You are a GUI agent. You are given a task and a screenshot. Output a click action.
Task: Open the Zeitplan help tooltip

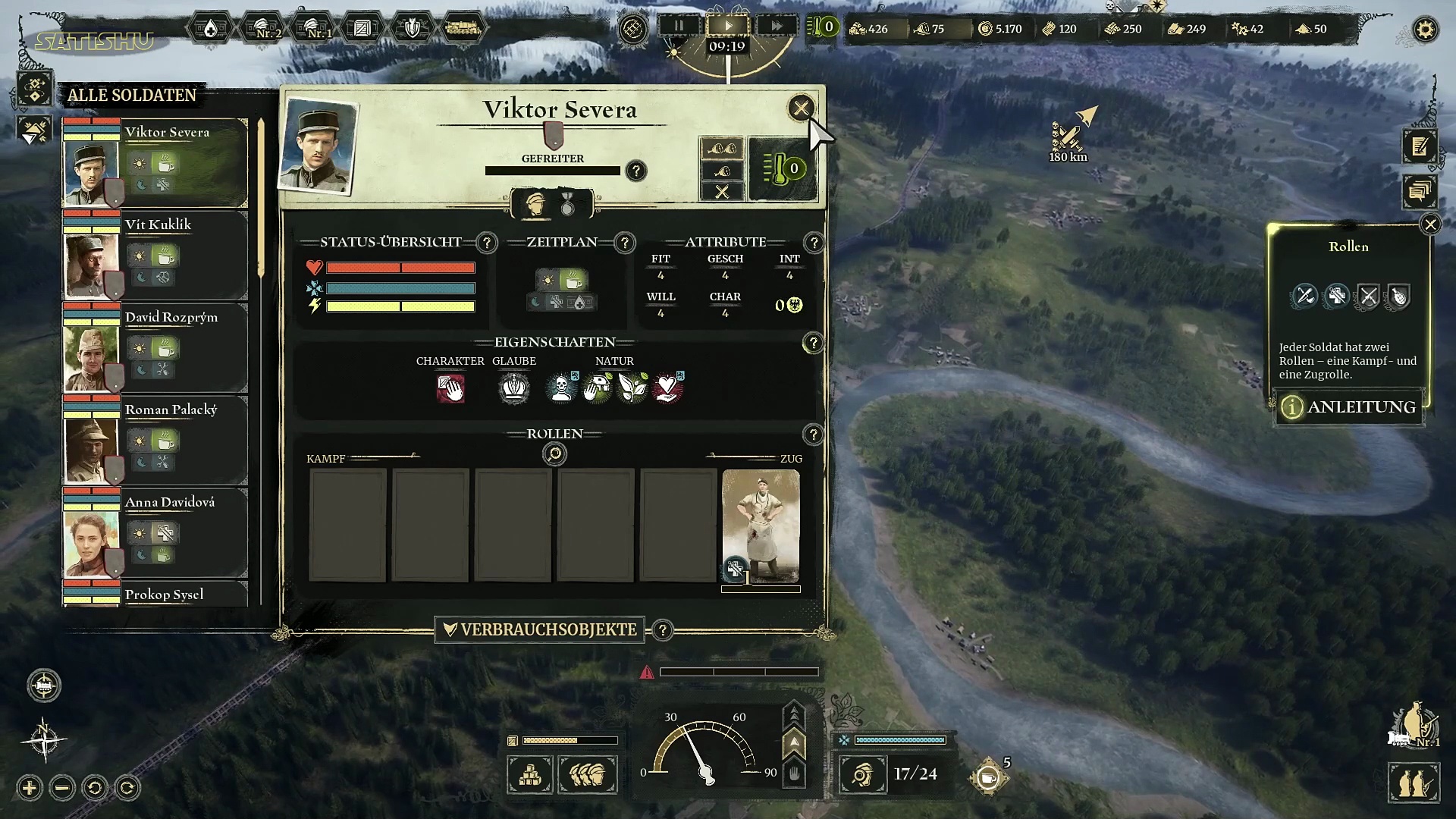(625, 243)
